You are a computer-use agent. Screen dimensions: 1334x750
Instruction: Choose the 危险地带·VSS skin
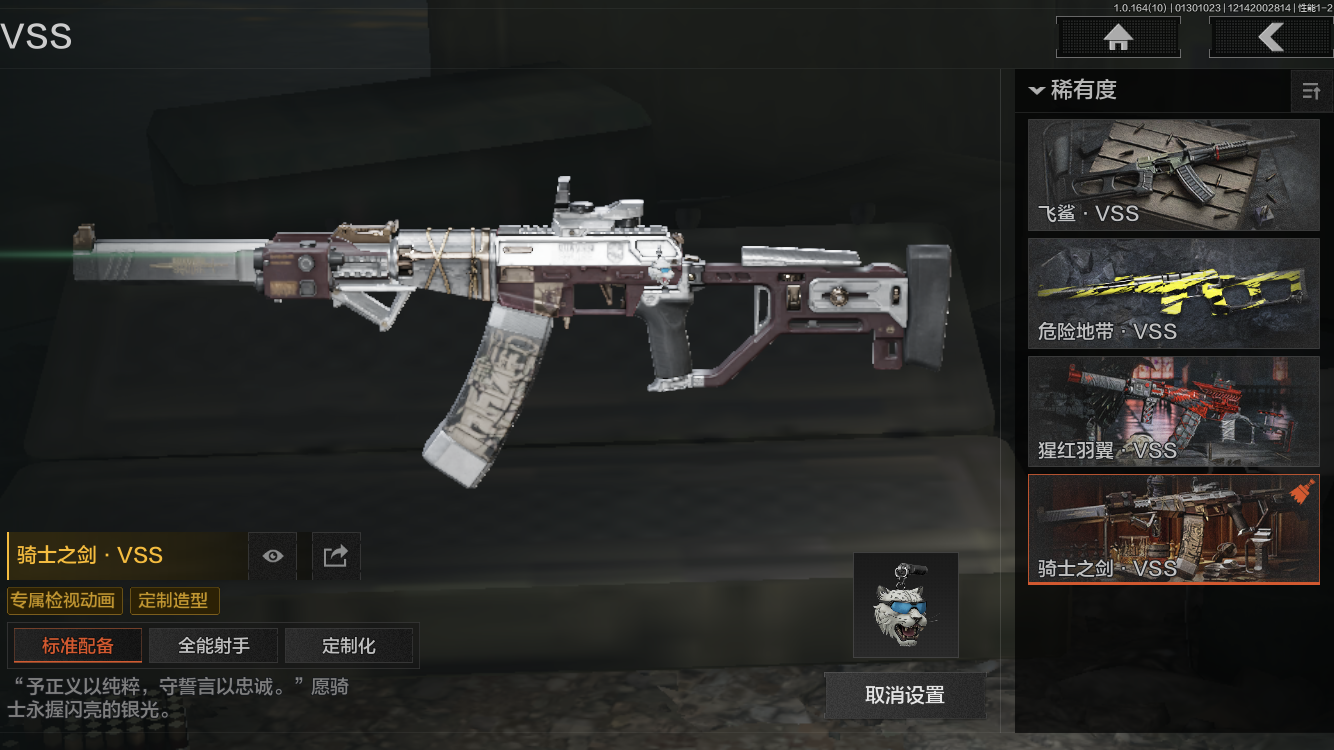pyautogui.click(x=1173, y=293)
